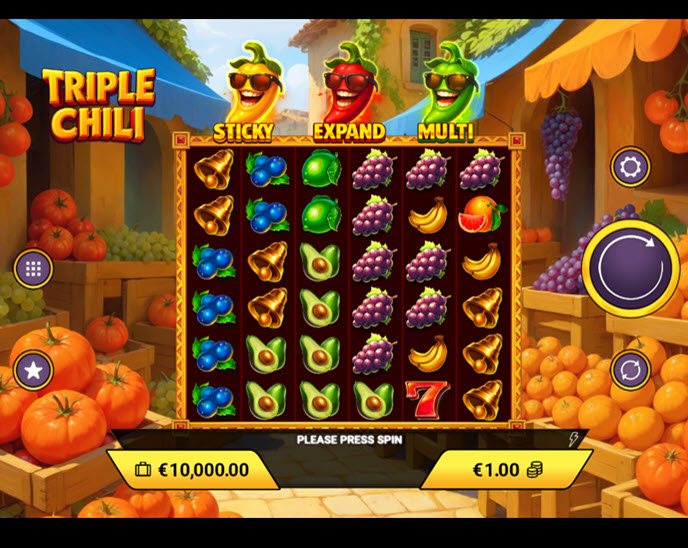688x548 pixels.
Task: Open the grid menu button
Action: pos(33,268)
